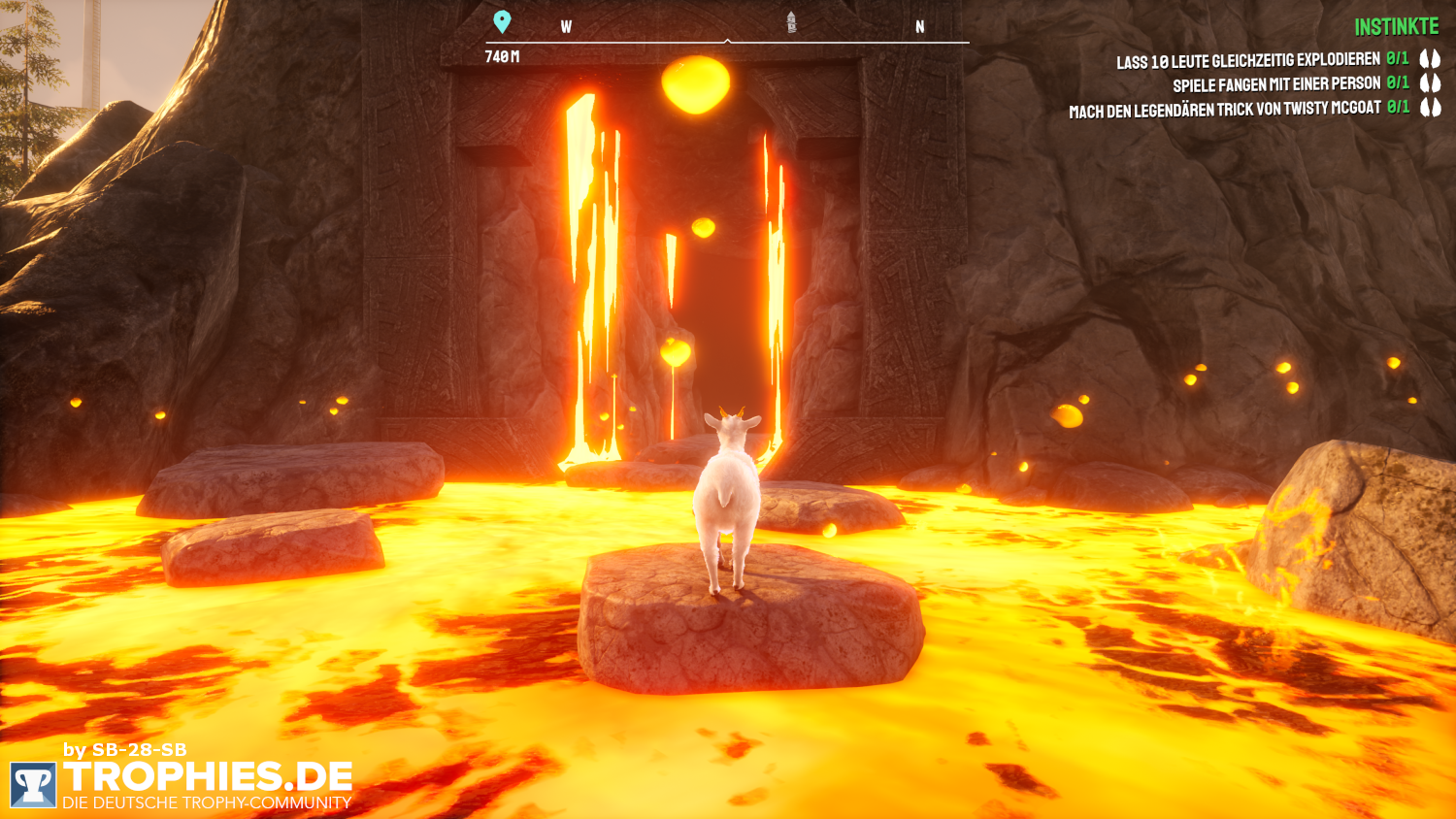Open the green Instinkte objectives header
The image size is (1456, 819).
(x=1396, y=27)
